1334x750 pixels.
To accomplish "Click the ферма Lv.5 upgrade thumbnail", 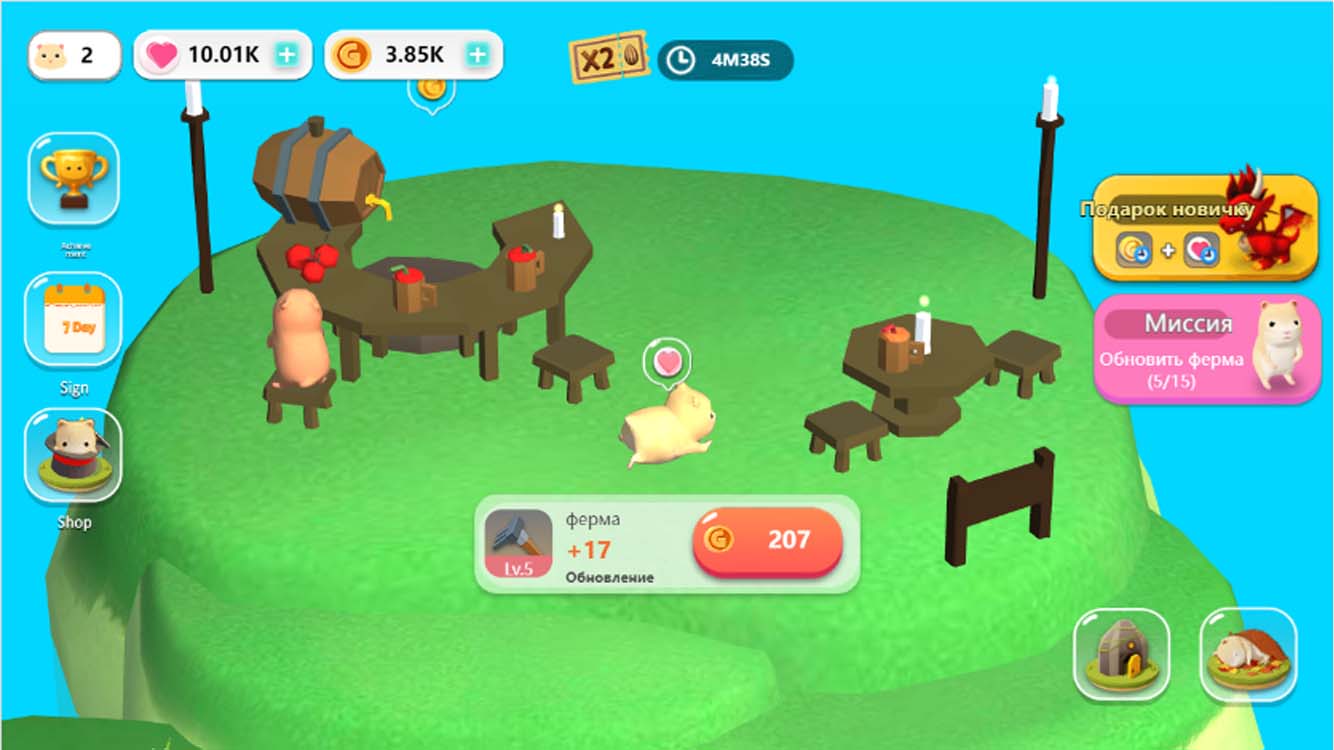I will click(x=518, y=543).
